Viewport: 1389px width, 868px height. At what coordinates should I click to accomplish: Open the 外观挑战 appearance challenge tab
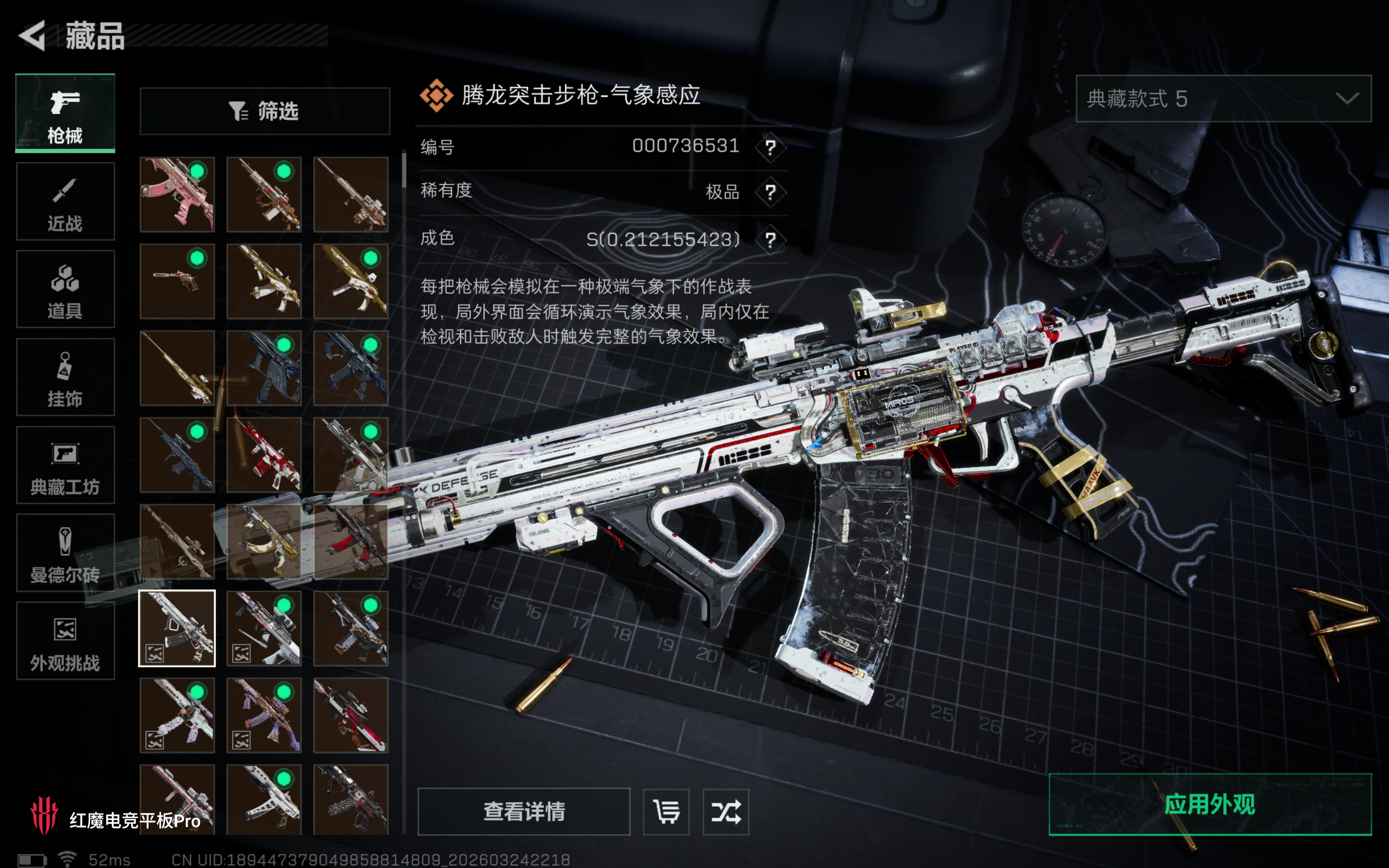tap(65, 641)
